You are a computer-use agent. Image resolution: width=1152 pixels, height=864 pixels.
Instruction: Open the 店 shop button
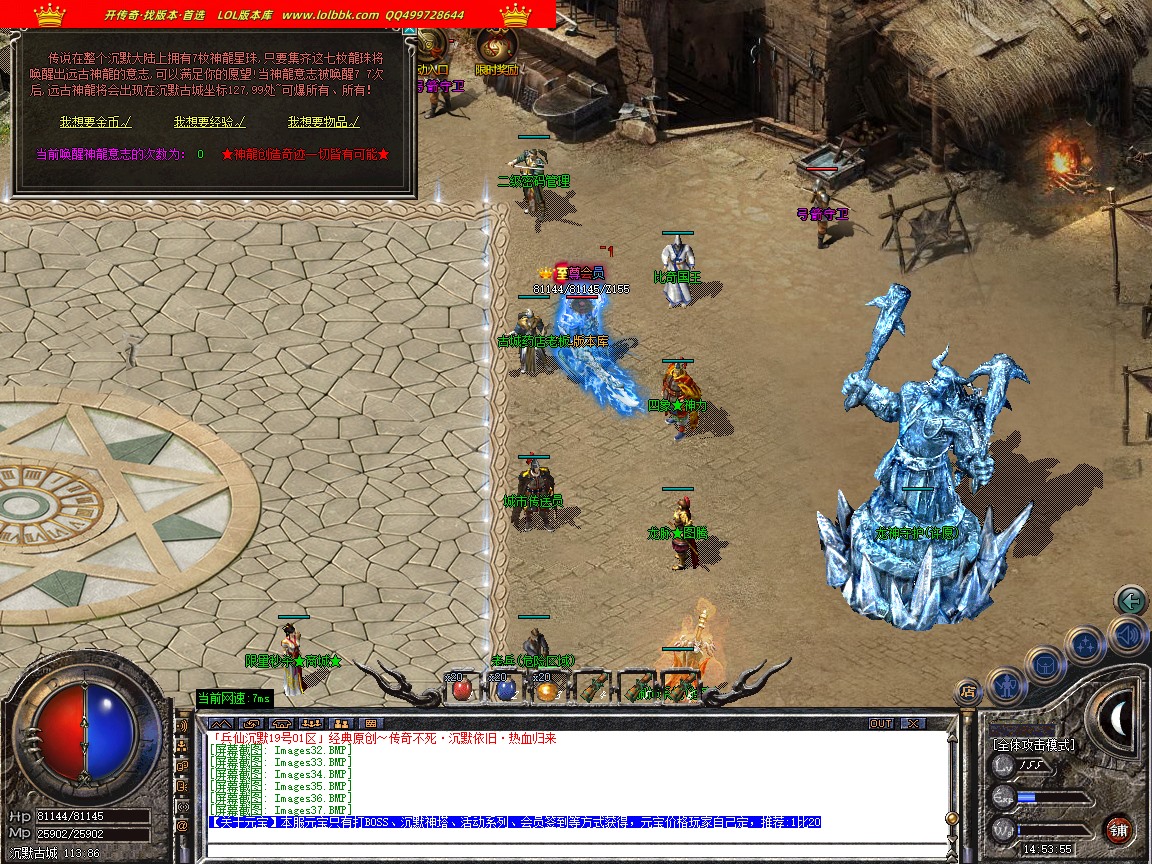(967, 690)
